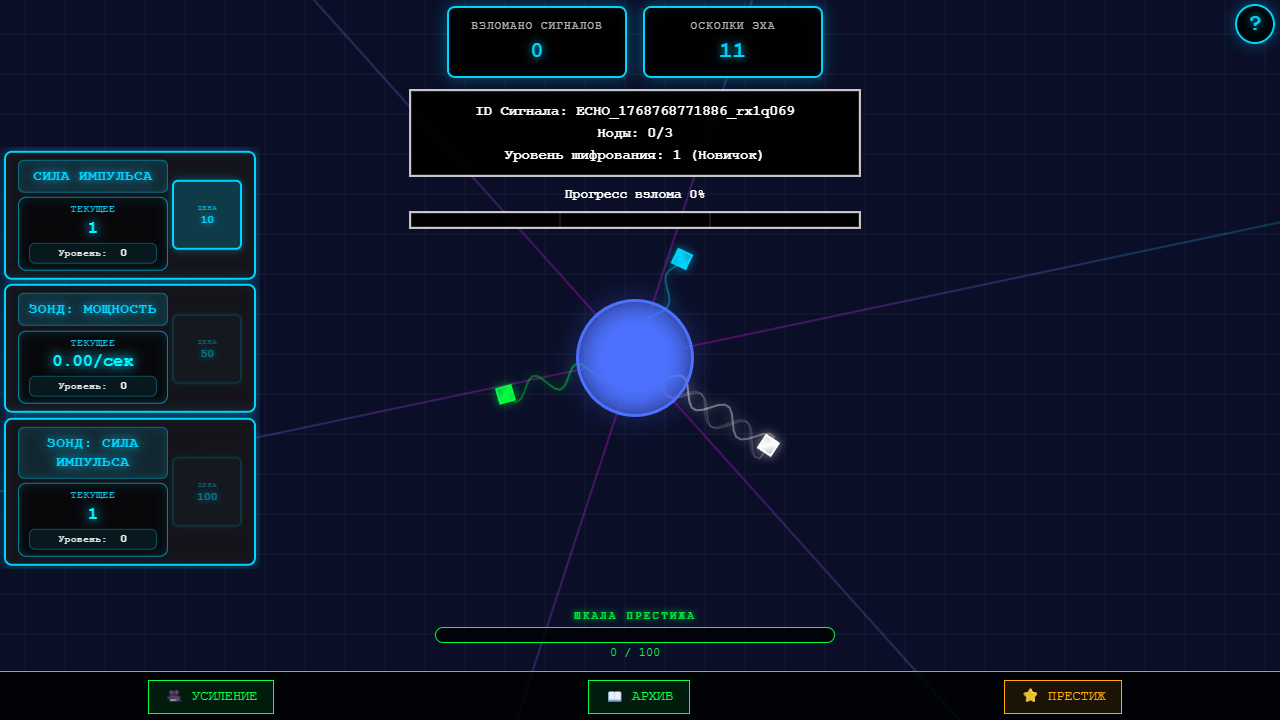Activate ПРЕСТИЖ from the bottom bar
Viewport: 1280px width, 720px height.
1062,697
